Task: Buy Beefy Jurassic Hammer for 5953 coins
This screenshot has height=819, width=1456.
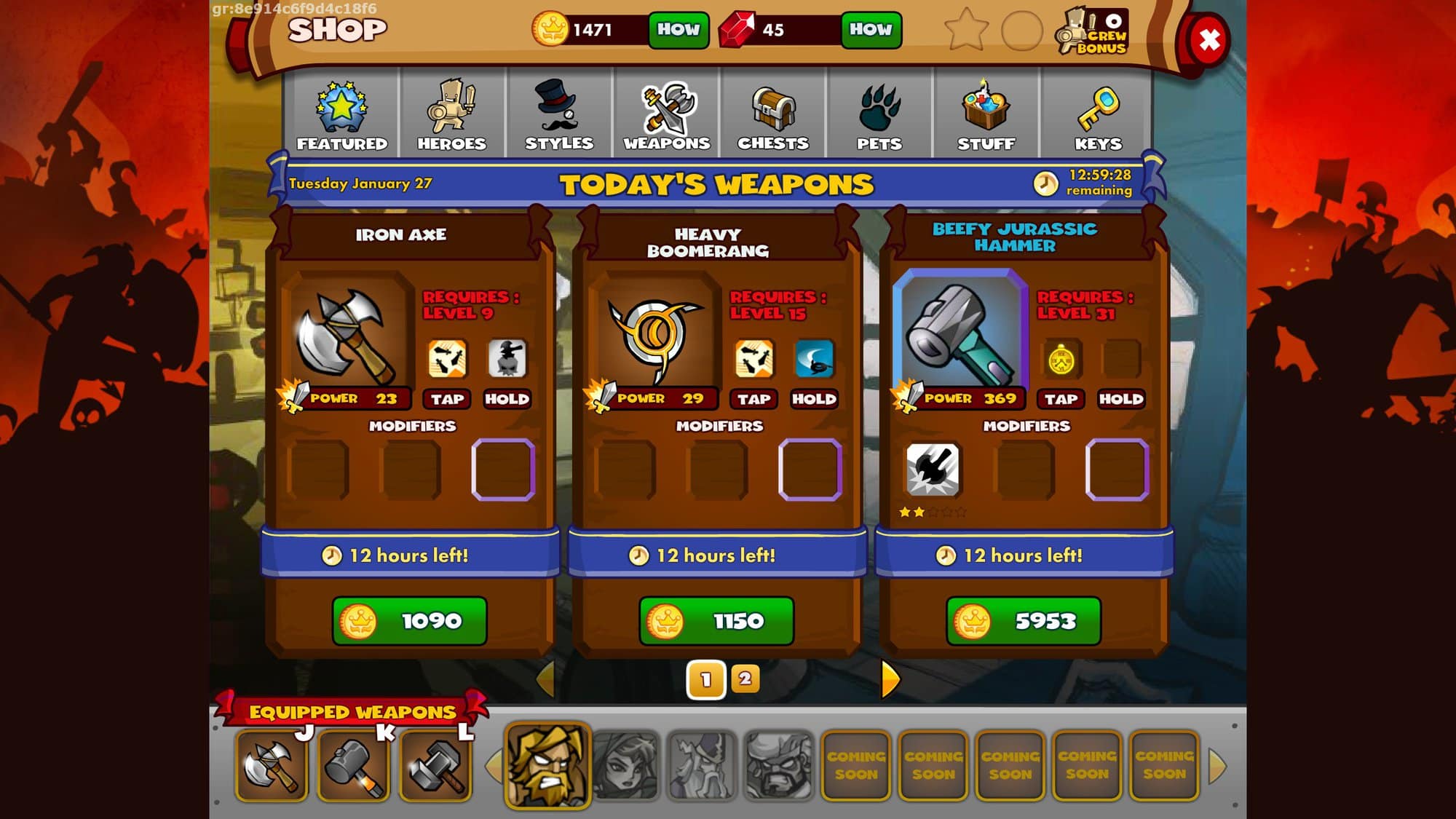Action: click(1024, 621)
